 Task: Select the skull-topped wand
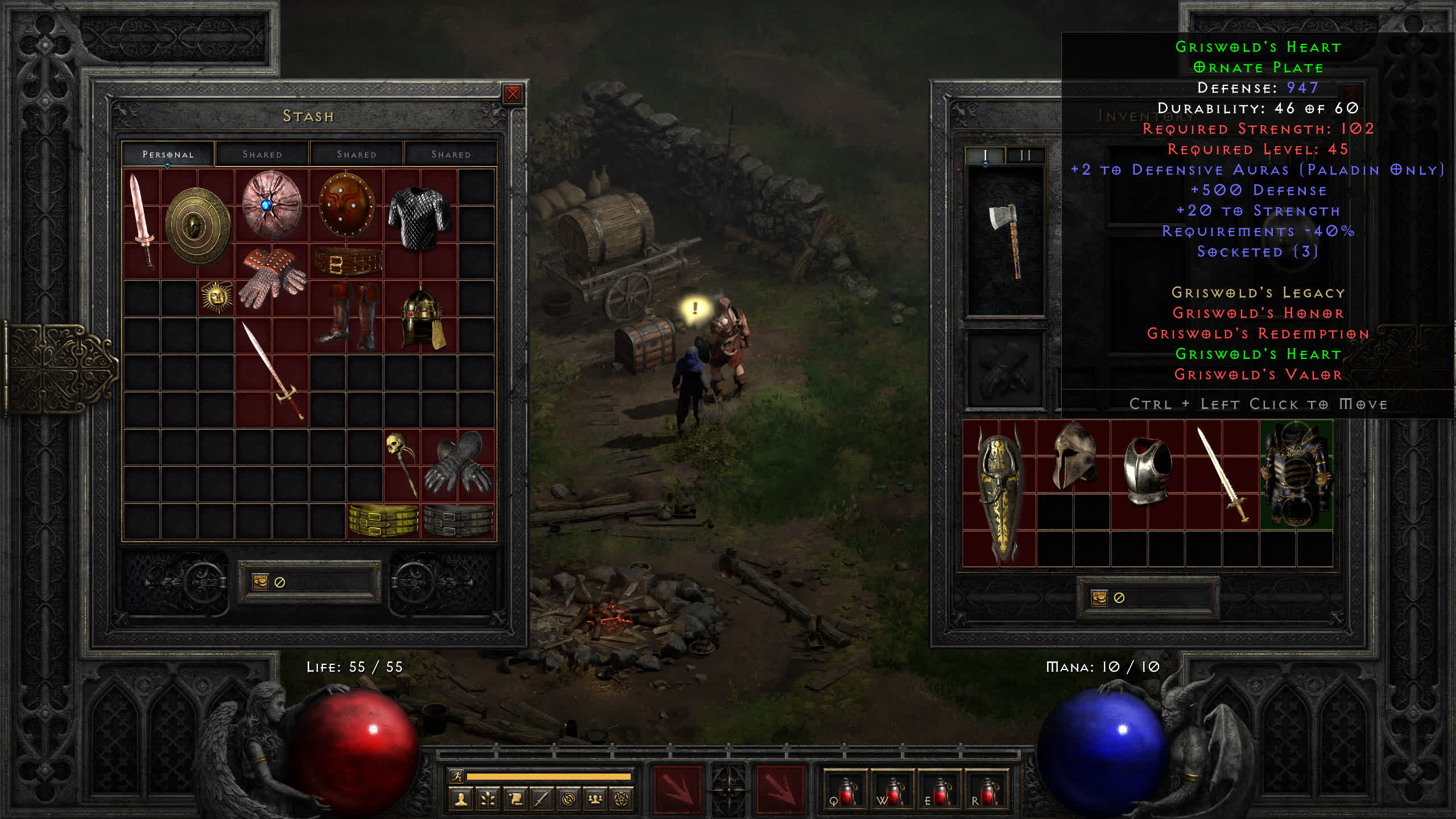pos(401,464)
